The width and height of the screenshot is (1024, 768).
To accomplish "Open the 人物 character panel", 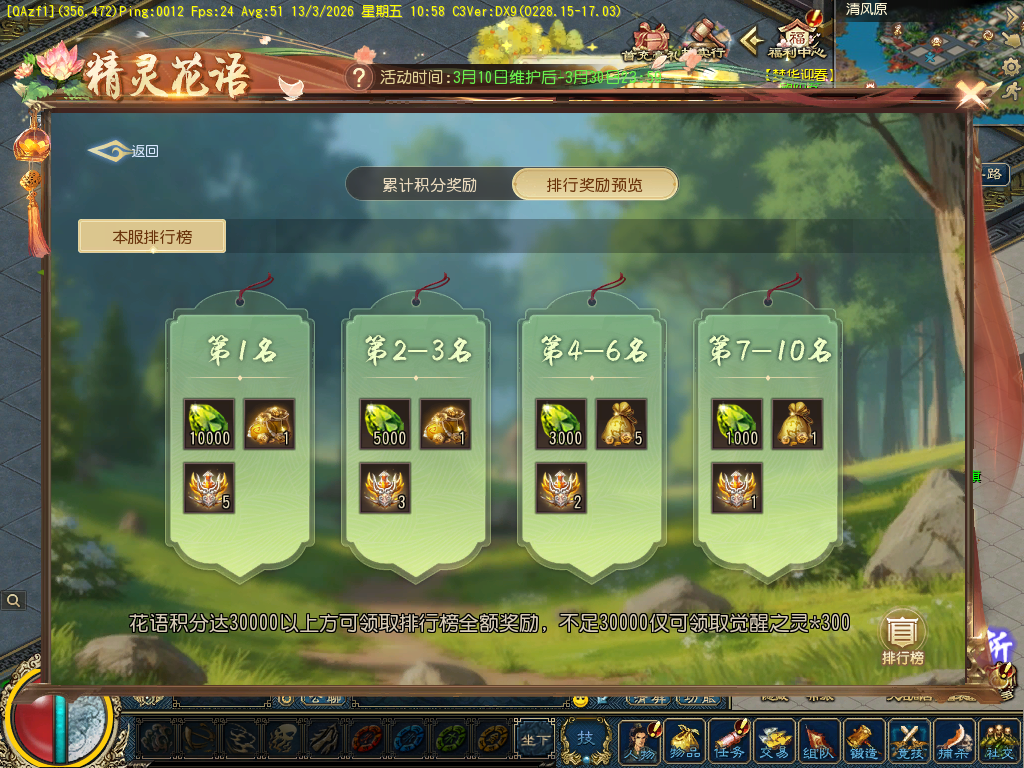I will [x=640, y=741].
